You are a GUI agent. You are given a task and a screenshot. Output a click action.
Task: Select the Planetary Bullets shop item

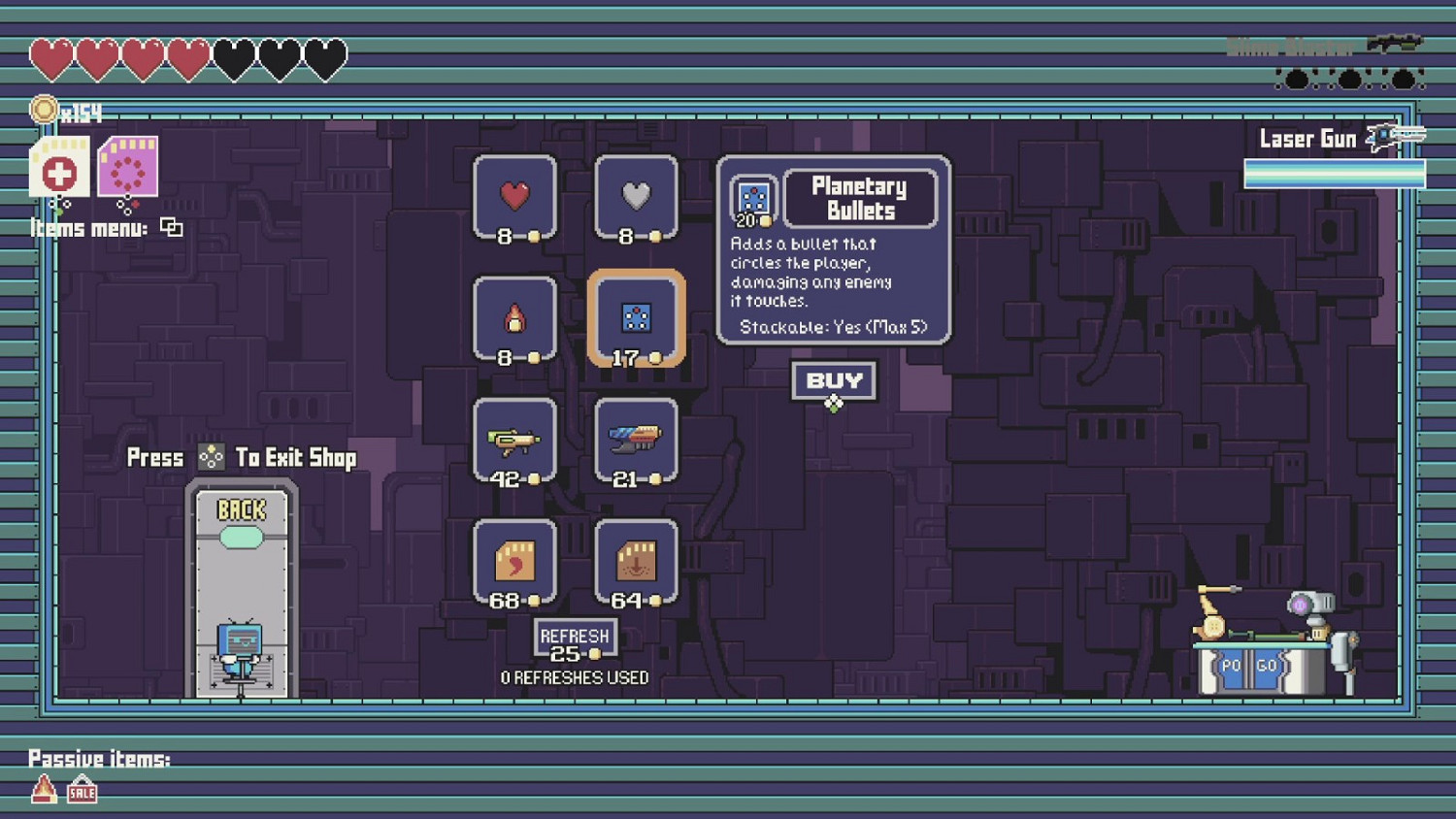pos(638,318)
